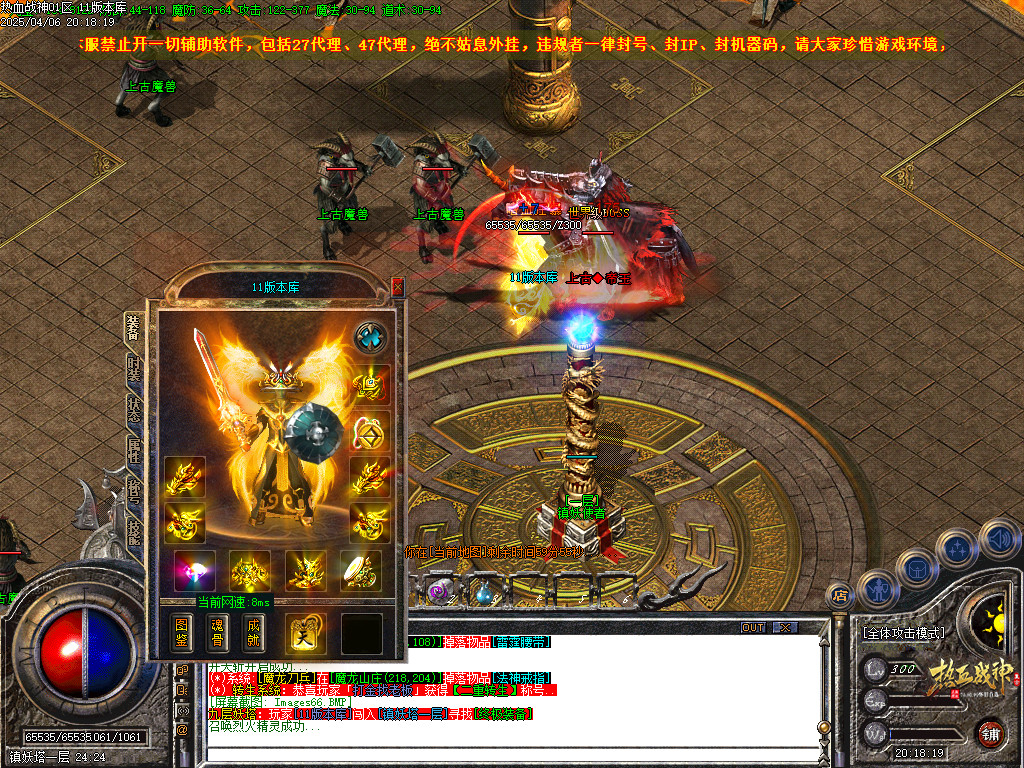This screenshot has height=768, width=1024.
Task: Open the 成就 achievements button
Action: tap(253, 632)
